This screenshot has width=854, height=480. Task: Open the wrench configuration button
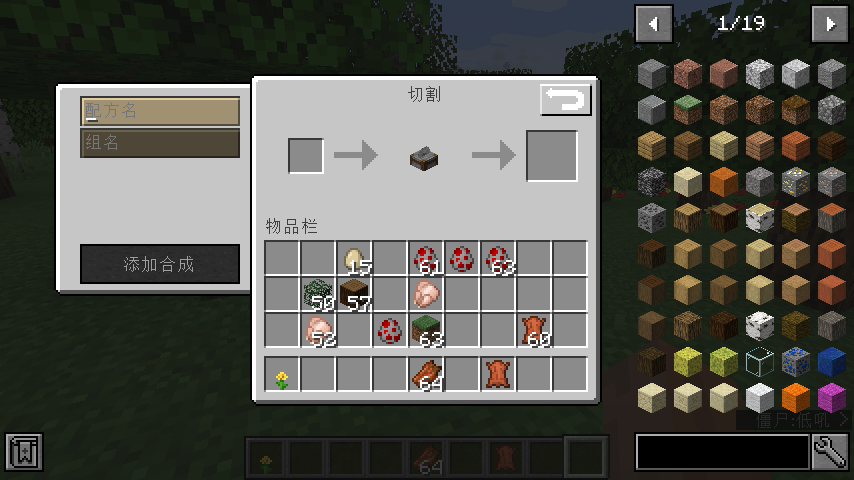pyautogui.click(x=830, y=452)
